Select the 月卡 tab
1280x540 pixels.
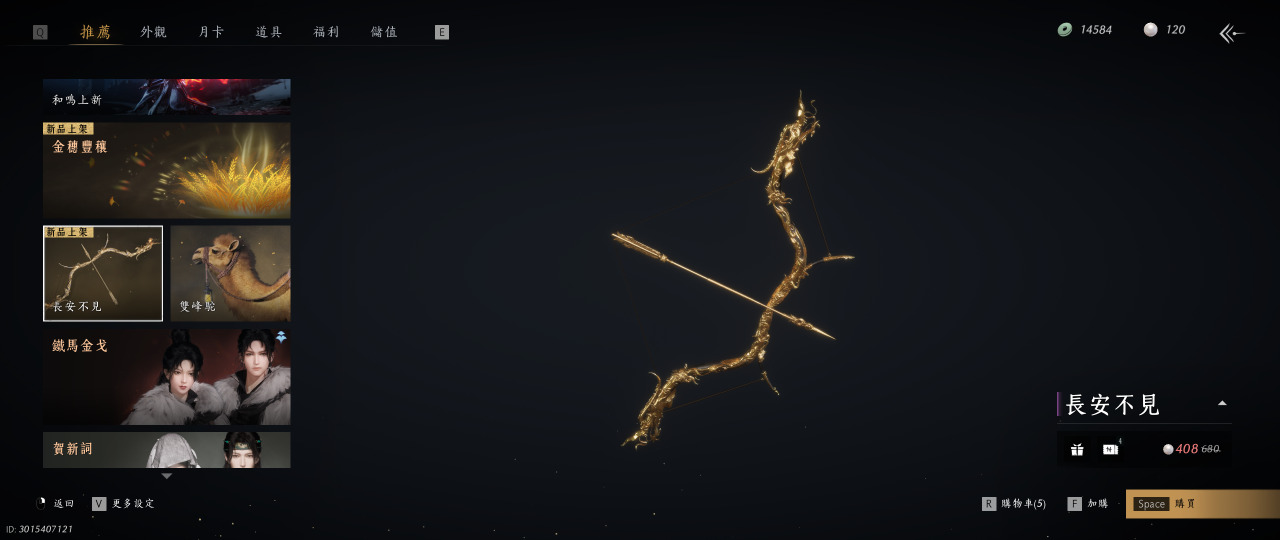(x=211, y=32)
